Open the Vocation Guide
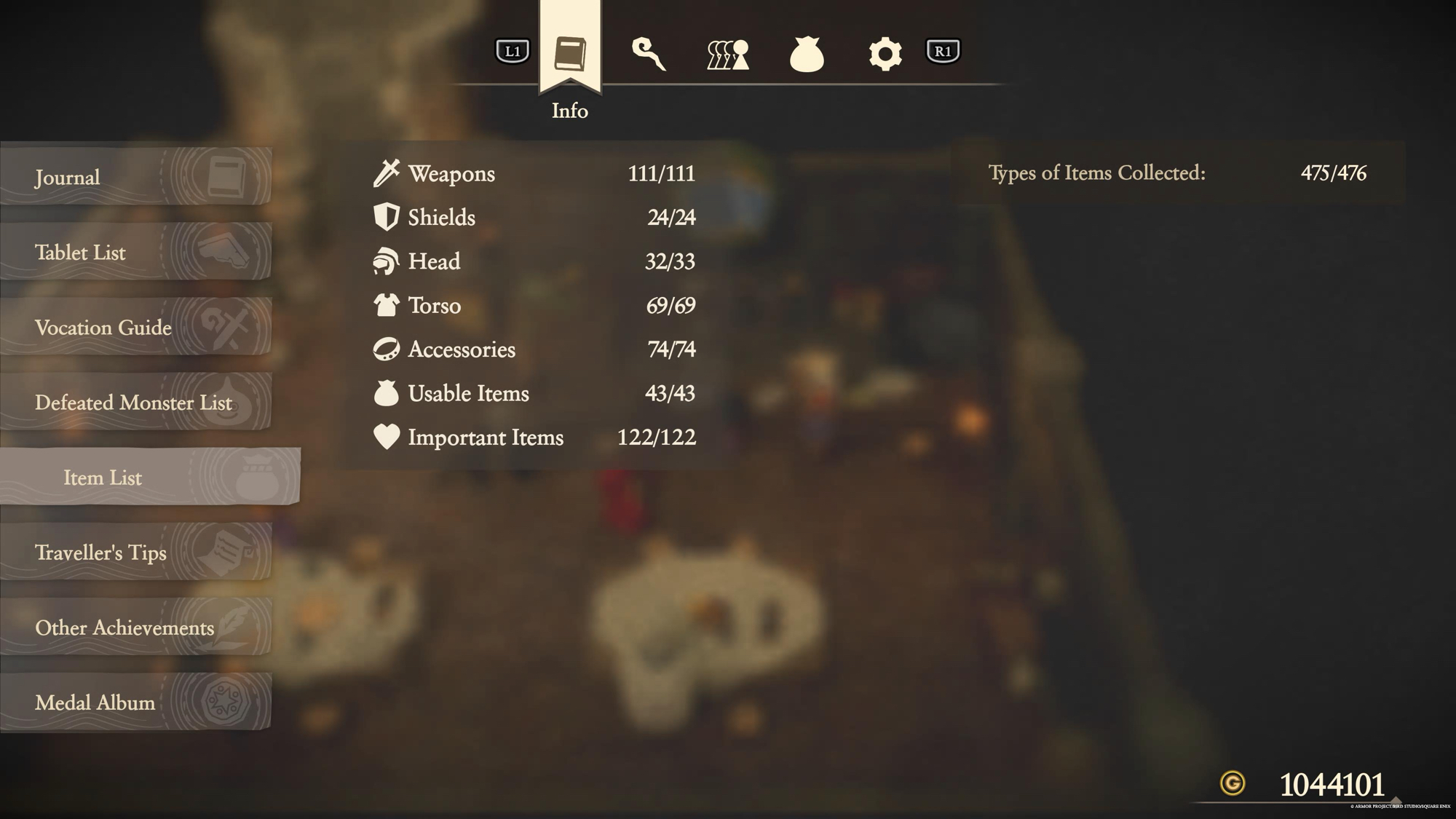1456x819 pixels. pos(135,327)
